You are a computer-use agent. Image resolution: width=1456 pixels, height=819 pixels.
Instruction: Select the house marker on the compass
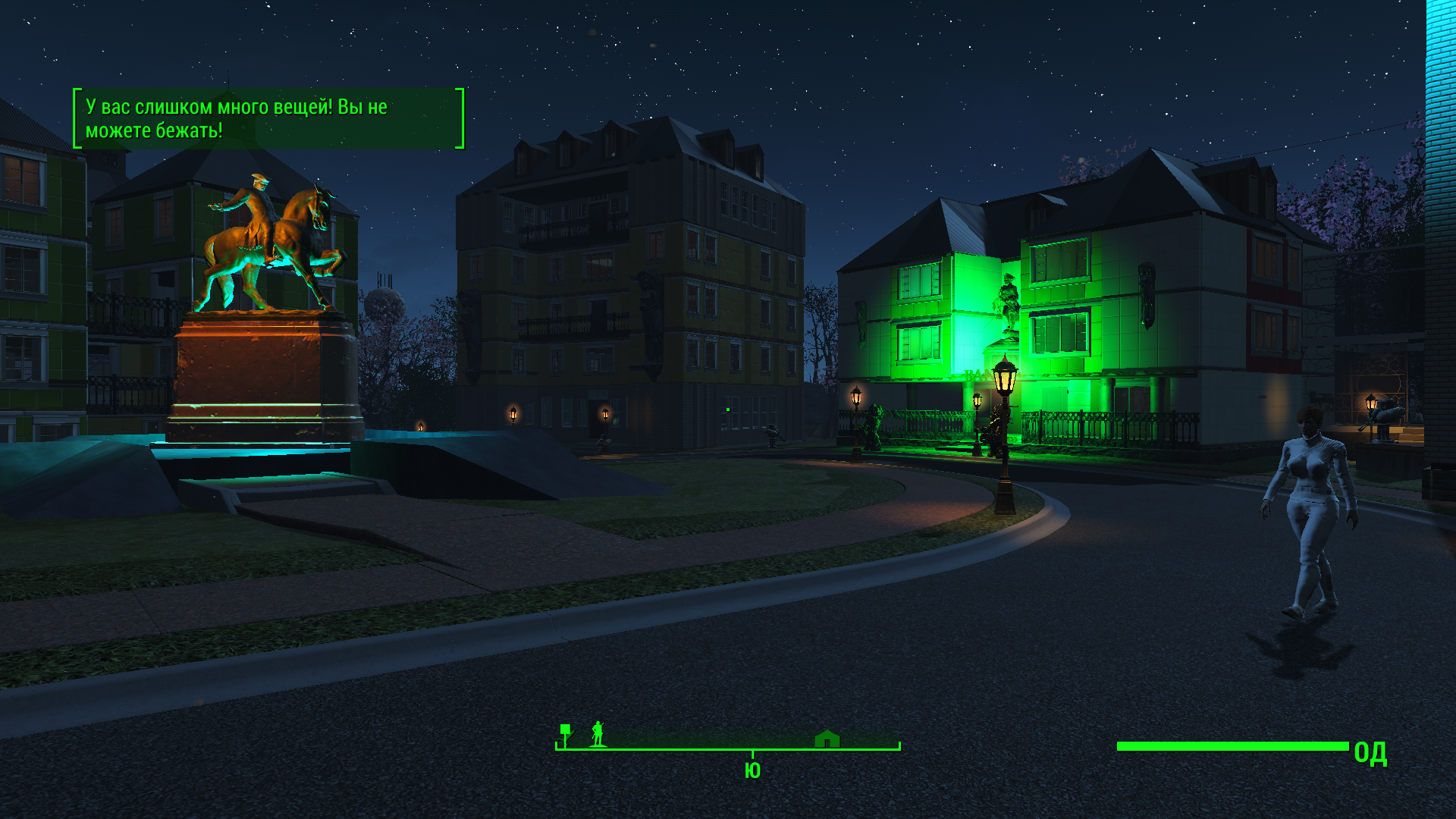pos(827,739)
